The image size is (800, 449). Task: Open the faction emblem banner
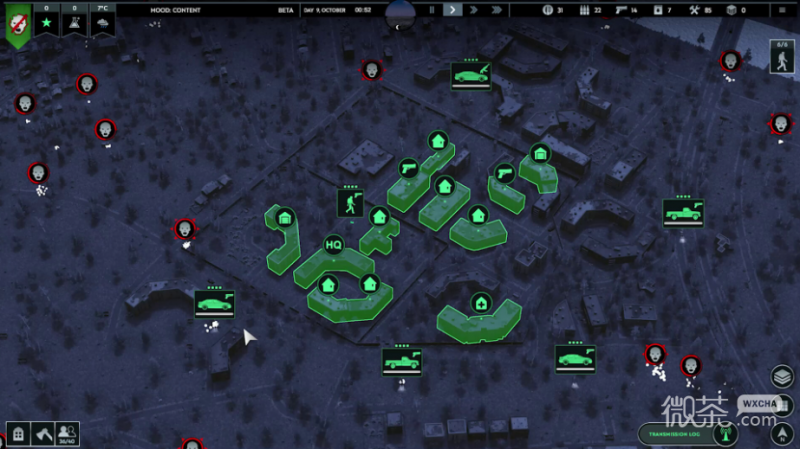17,24
